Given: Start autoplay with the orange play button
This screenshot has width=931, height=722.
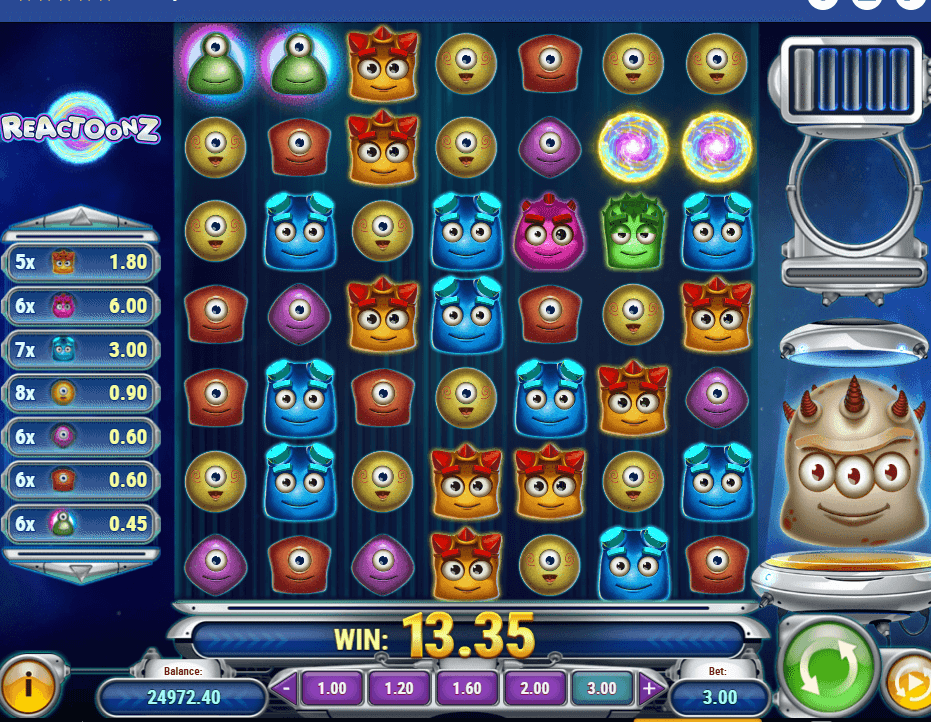Looking at the screenshot, I should coord(908,685).
